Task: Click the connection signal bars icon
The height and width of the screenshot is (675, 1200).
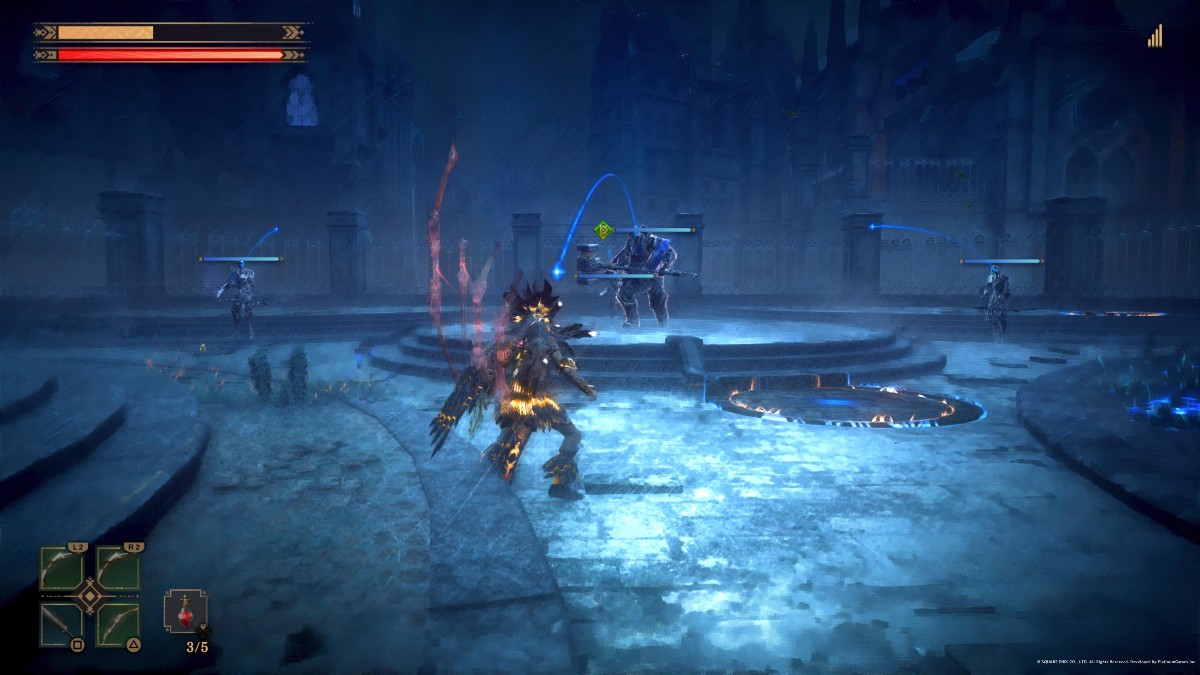Action: 1155,37
